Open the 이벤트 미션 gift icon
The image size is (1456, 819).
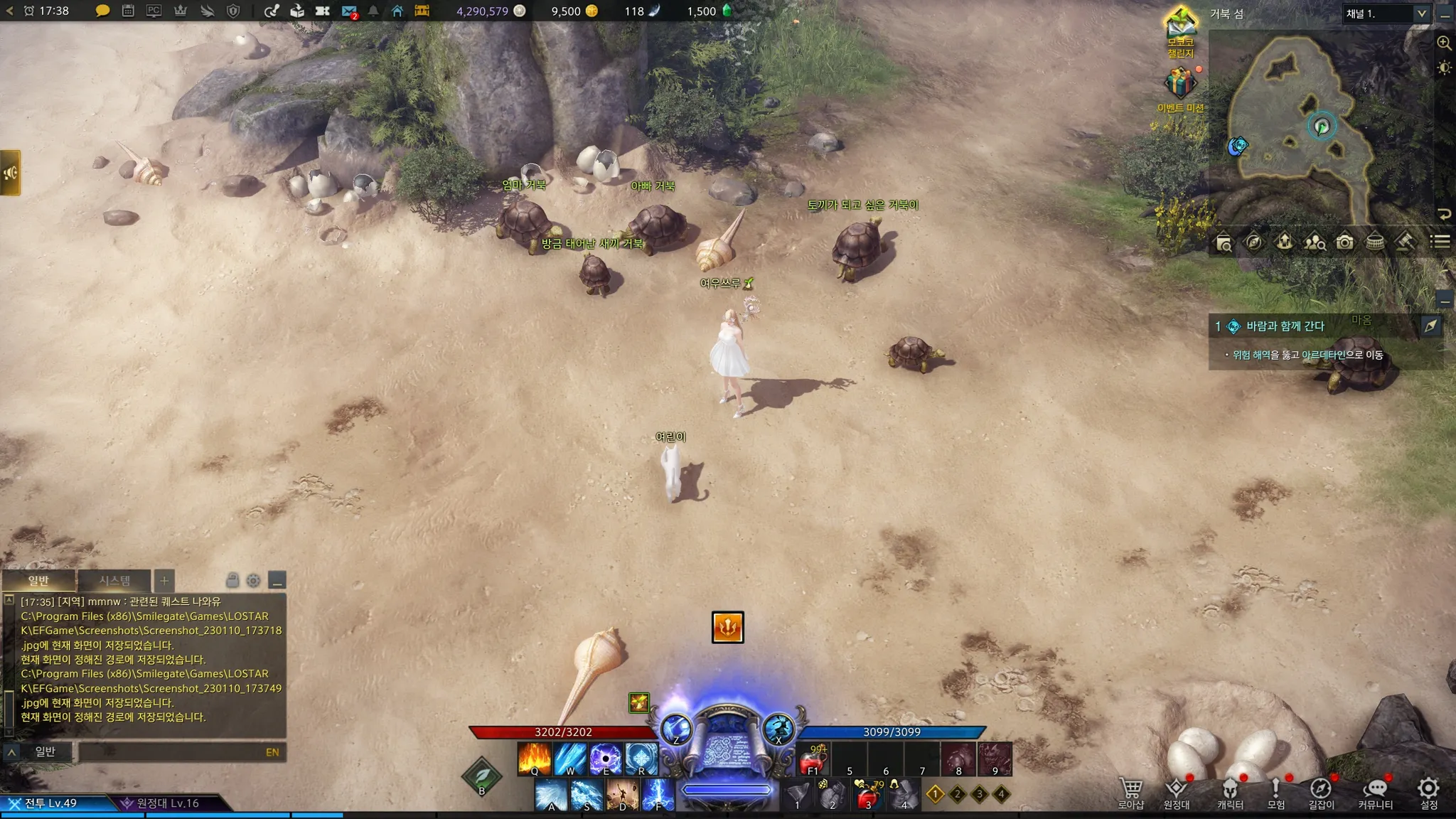tap(1180, 84)
